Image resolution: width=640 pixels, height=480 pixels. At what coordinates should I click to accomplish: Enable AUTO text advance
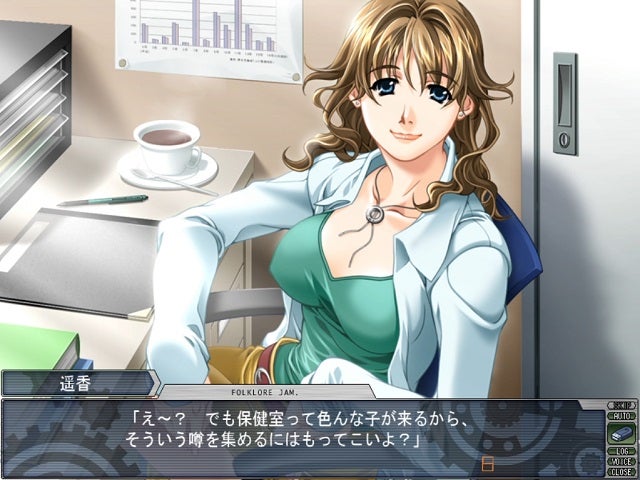(620, 416)
